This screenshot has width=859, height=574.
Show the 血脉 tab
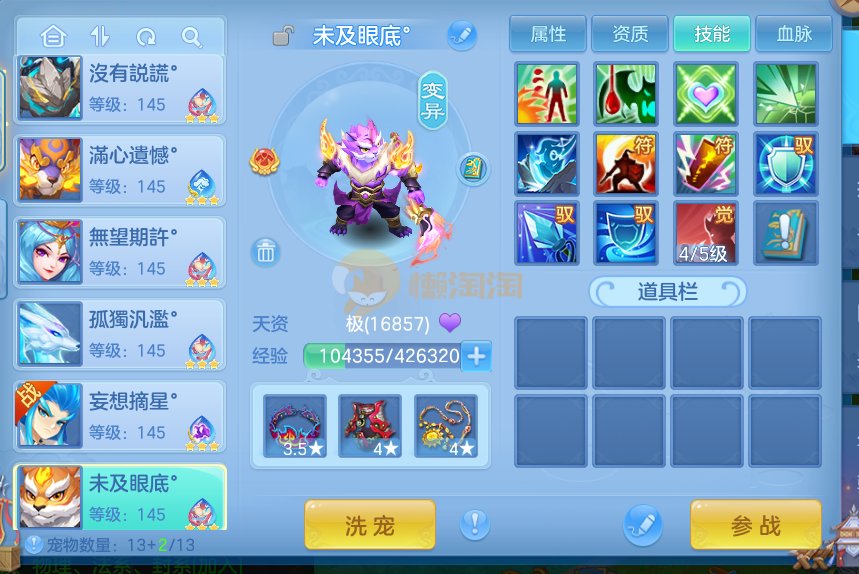(794, 34)
